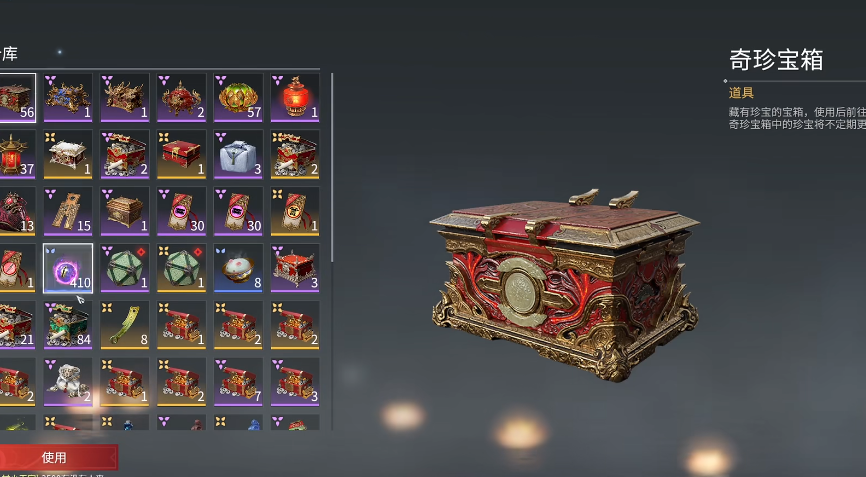
Task: Choose the red cannon chest with 7
Action: coord(238,382)
